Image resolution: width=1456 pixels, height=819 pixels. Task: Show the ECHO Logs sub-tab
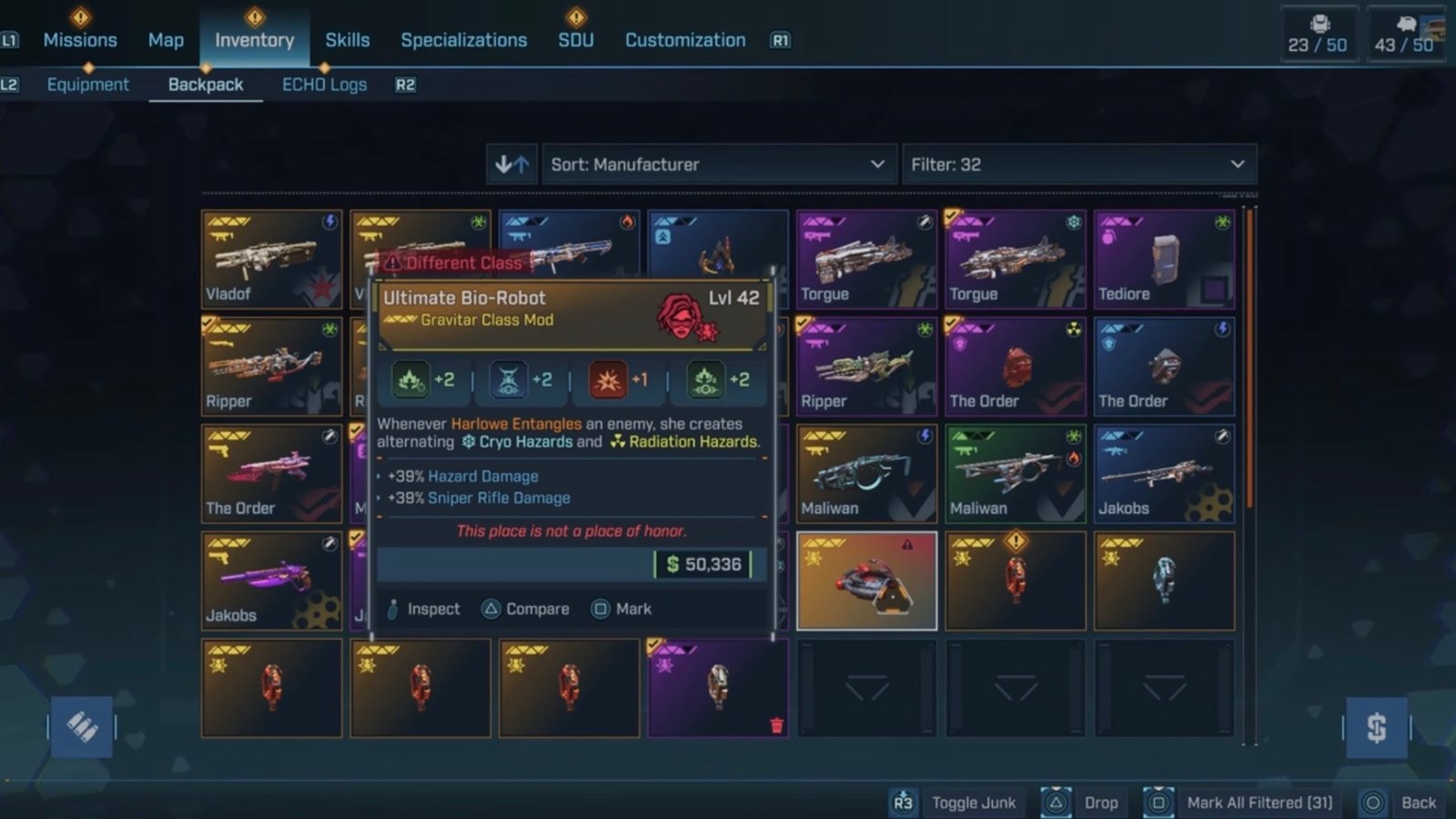click(324, 85)
